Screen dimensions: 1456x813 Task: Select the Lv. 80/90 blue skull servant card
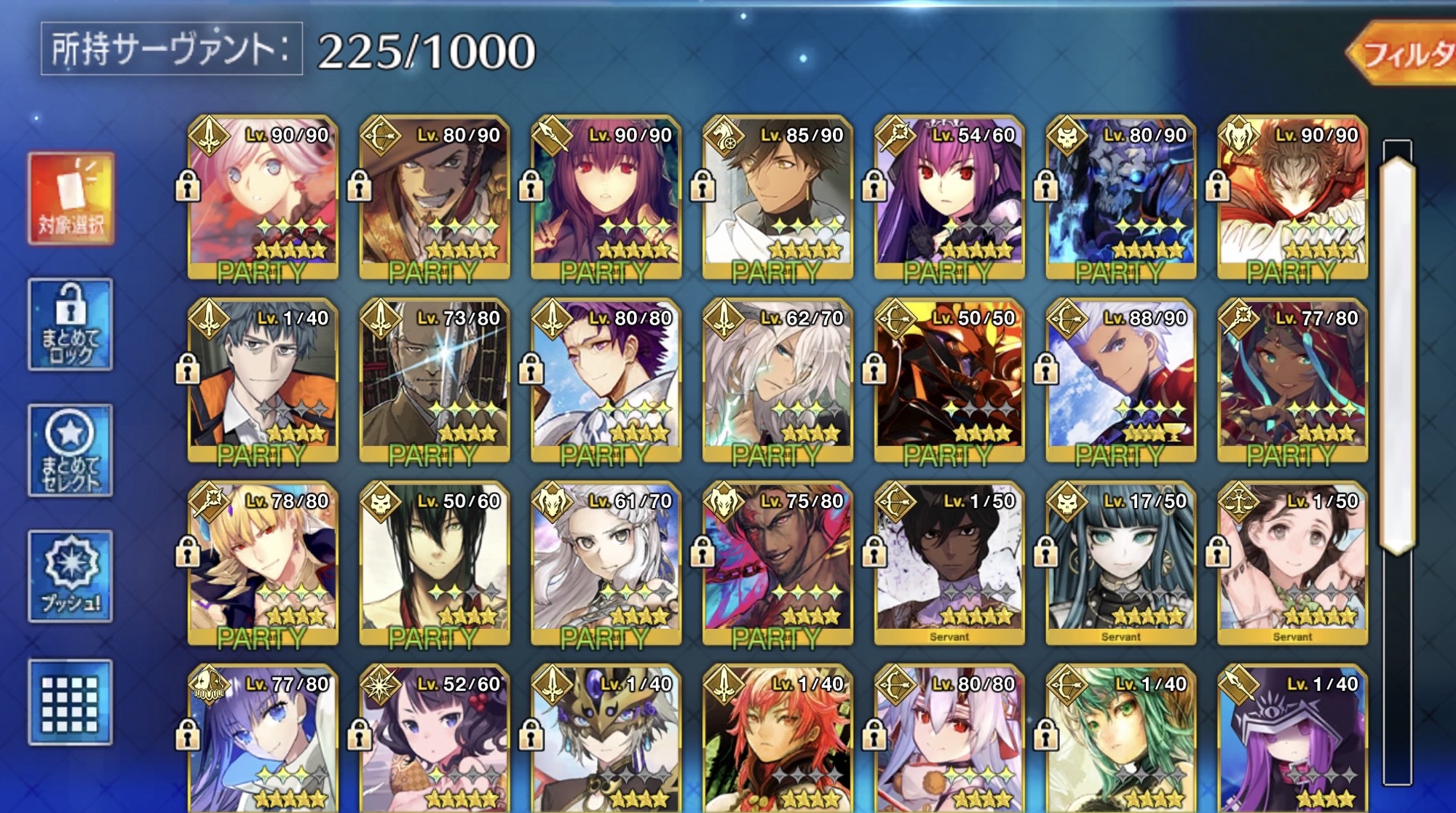pyautogui.click(x=1121, y=197)
